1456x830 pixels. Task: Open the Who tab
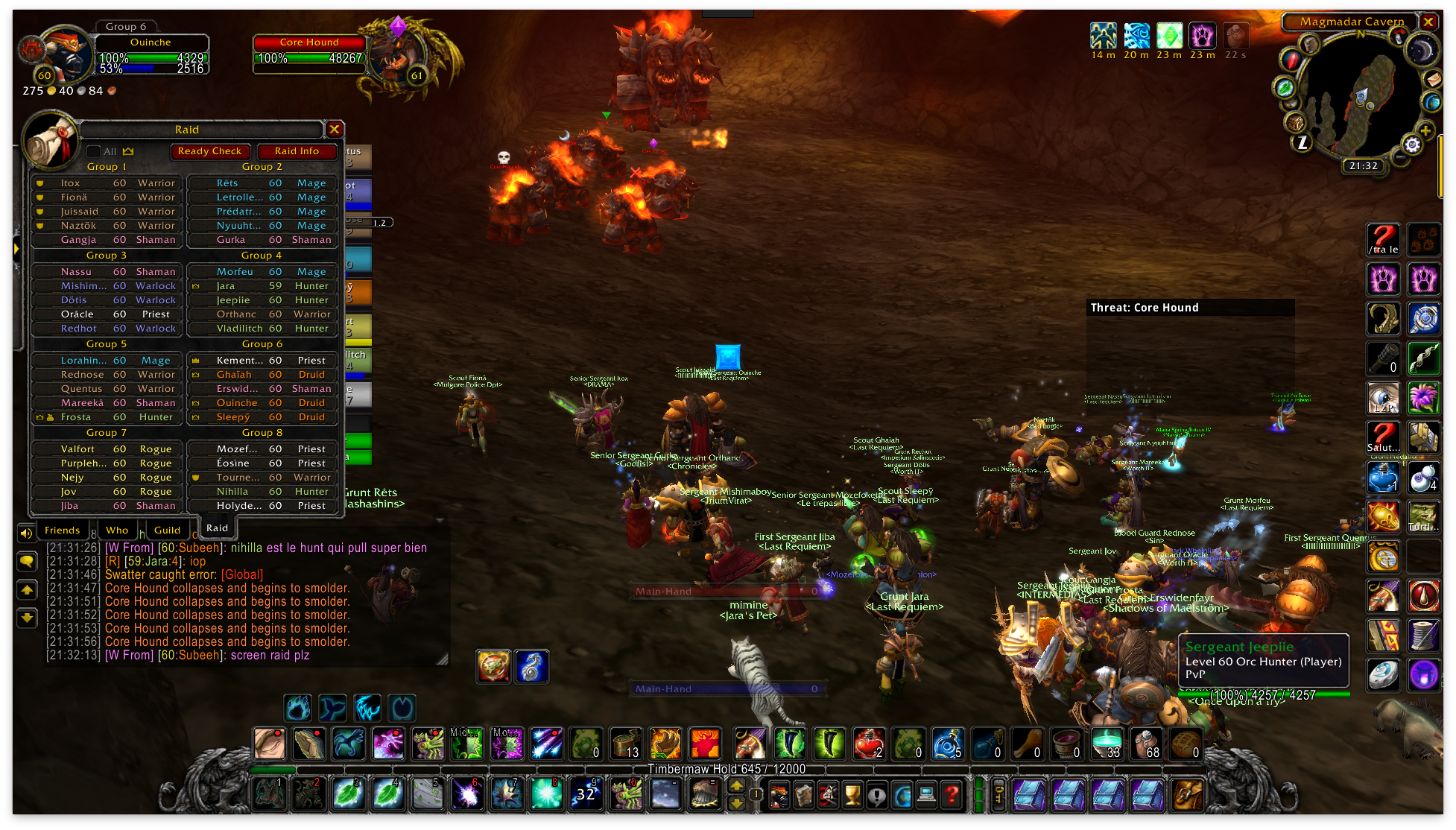point(117,530)
